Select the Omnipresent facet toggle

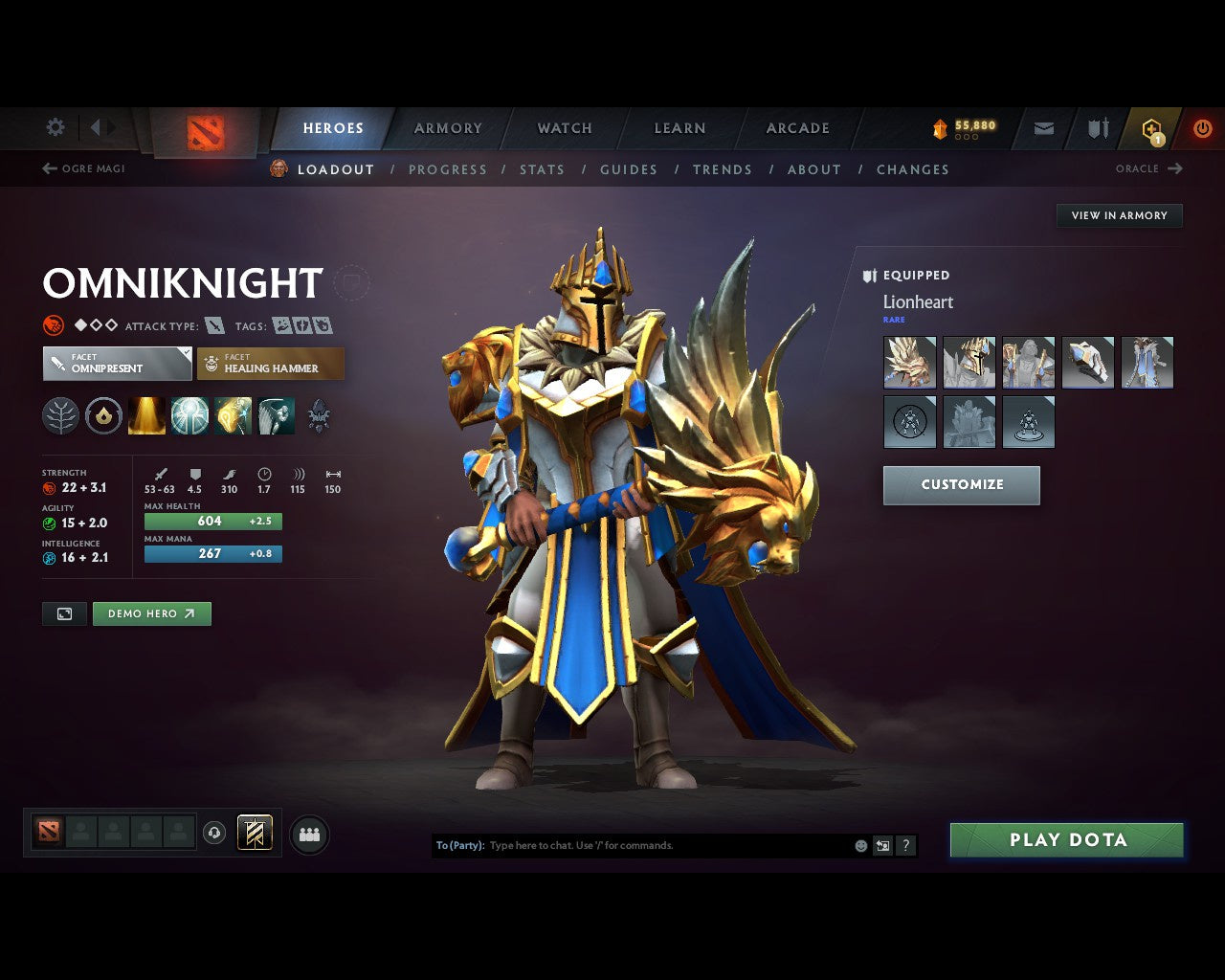116,364
